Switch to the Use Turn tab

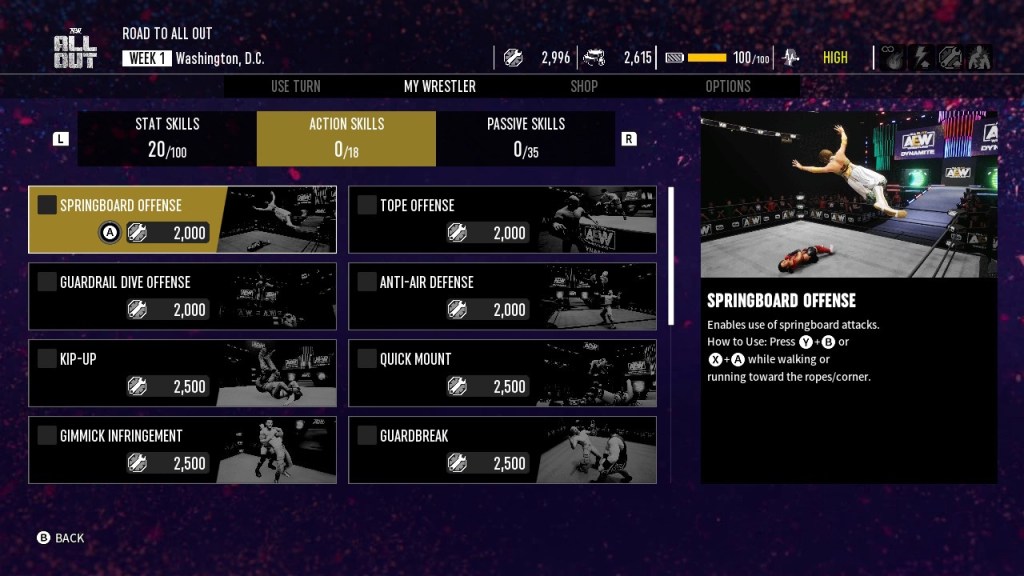pos(295,86)
